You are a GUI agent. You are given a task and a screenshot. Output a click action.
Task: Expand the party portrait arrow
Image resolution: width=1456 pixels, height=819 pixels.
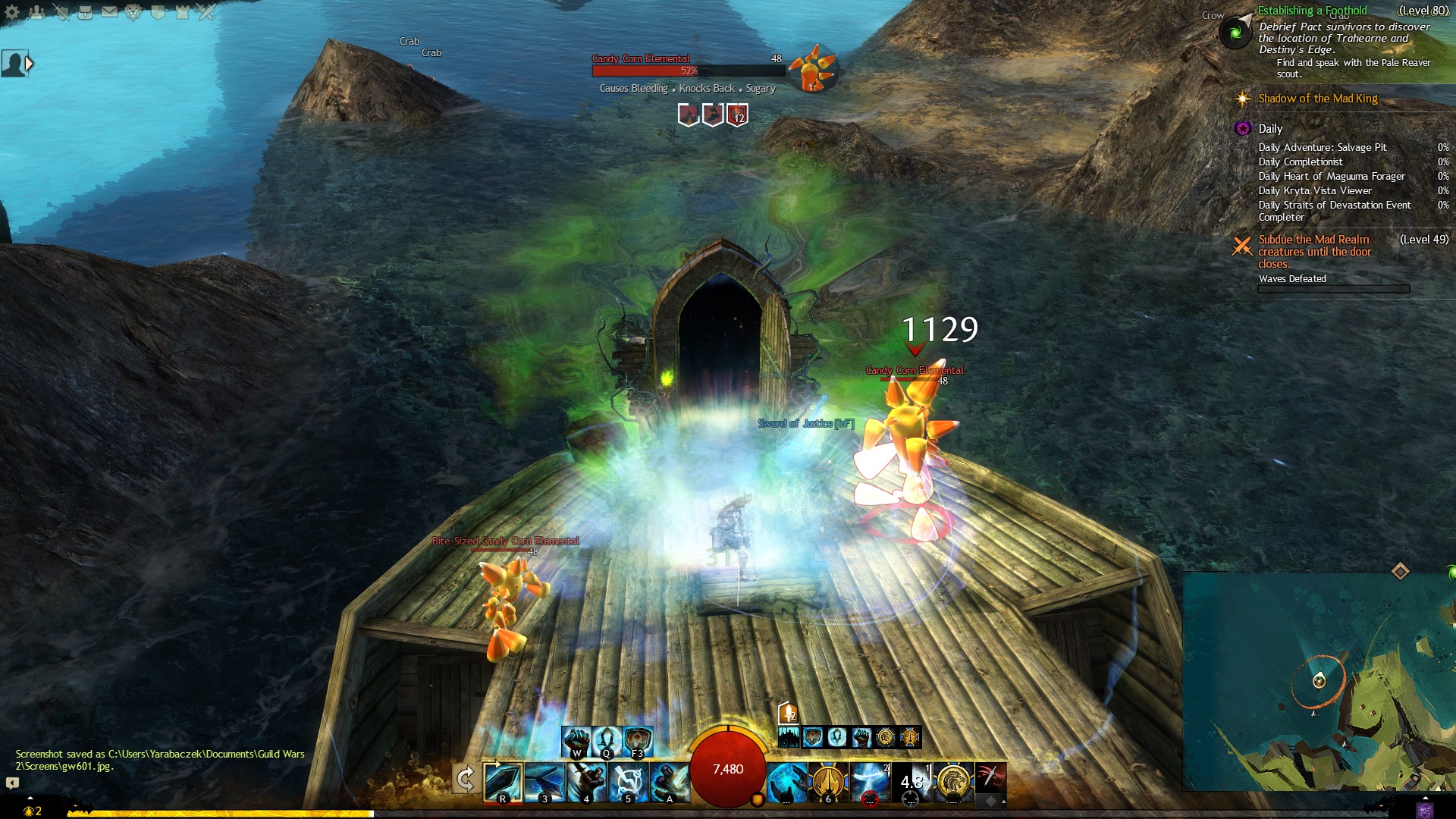(30, 64)
